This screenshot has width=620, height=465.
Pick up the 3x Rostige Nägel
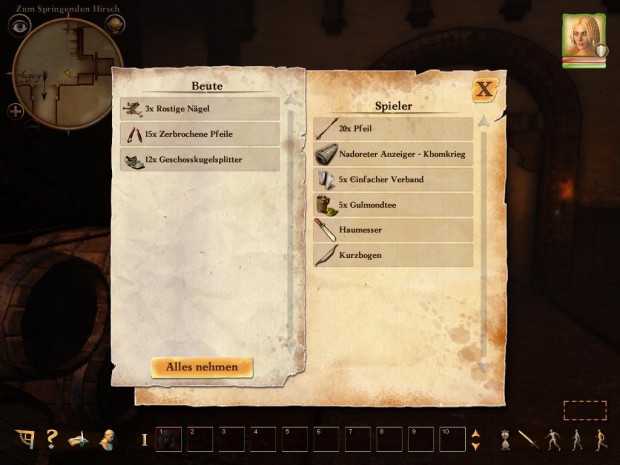click(199, 108)
